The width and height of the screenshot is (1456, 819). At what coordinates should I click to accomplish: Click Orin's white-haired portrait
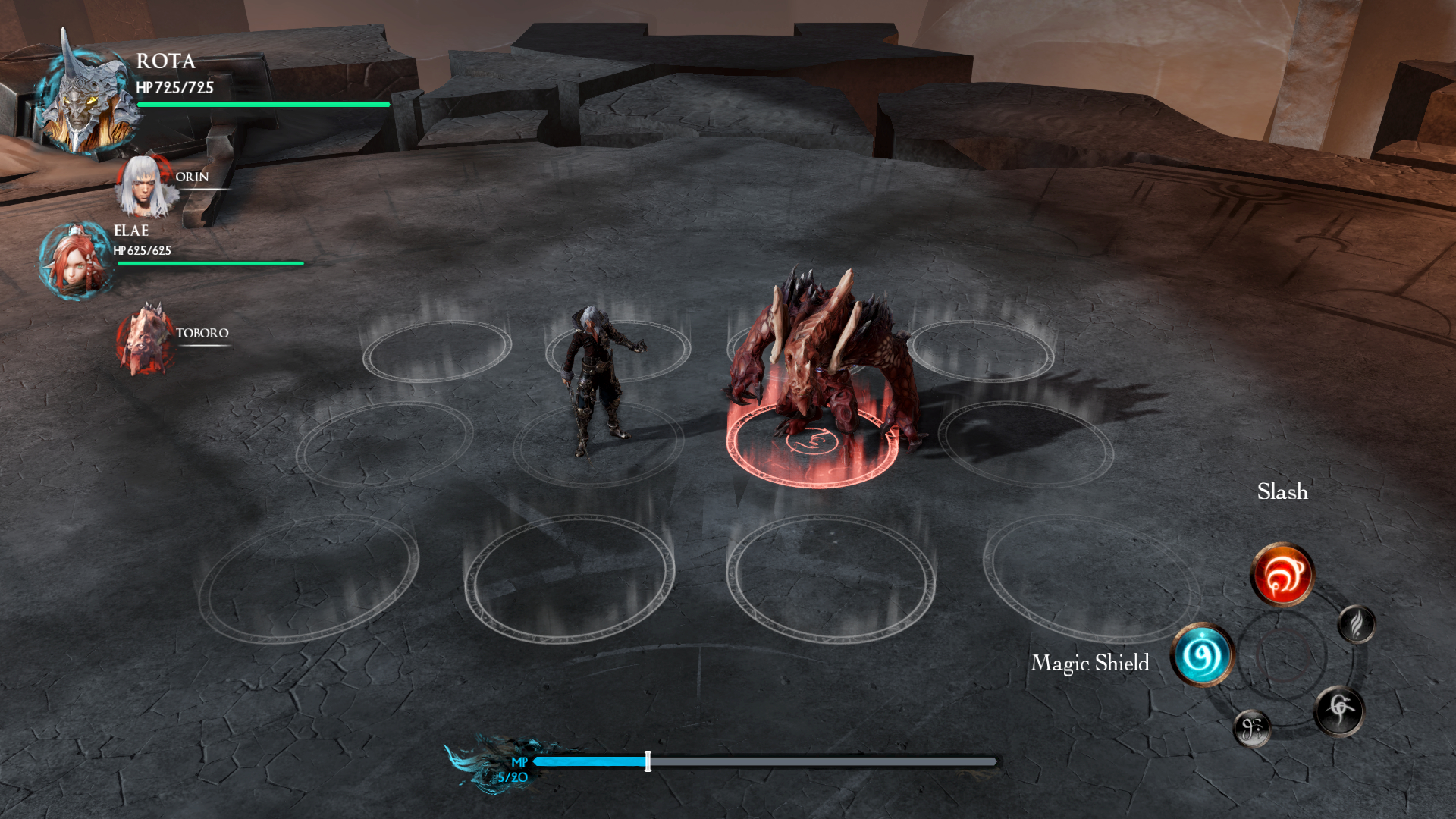pyautogui.click(x=143, y=186)
